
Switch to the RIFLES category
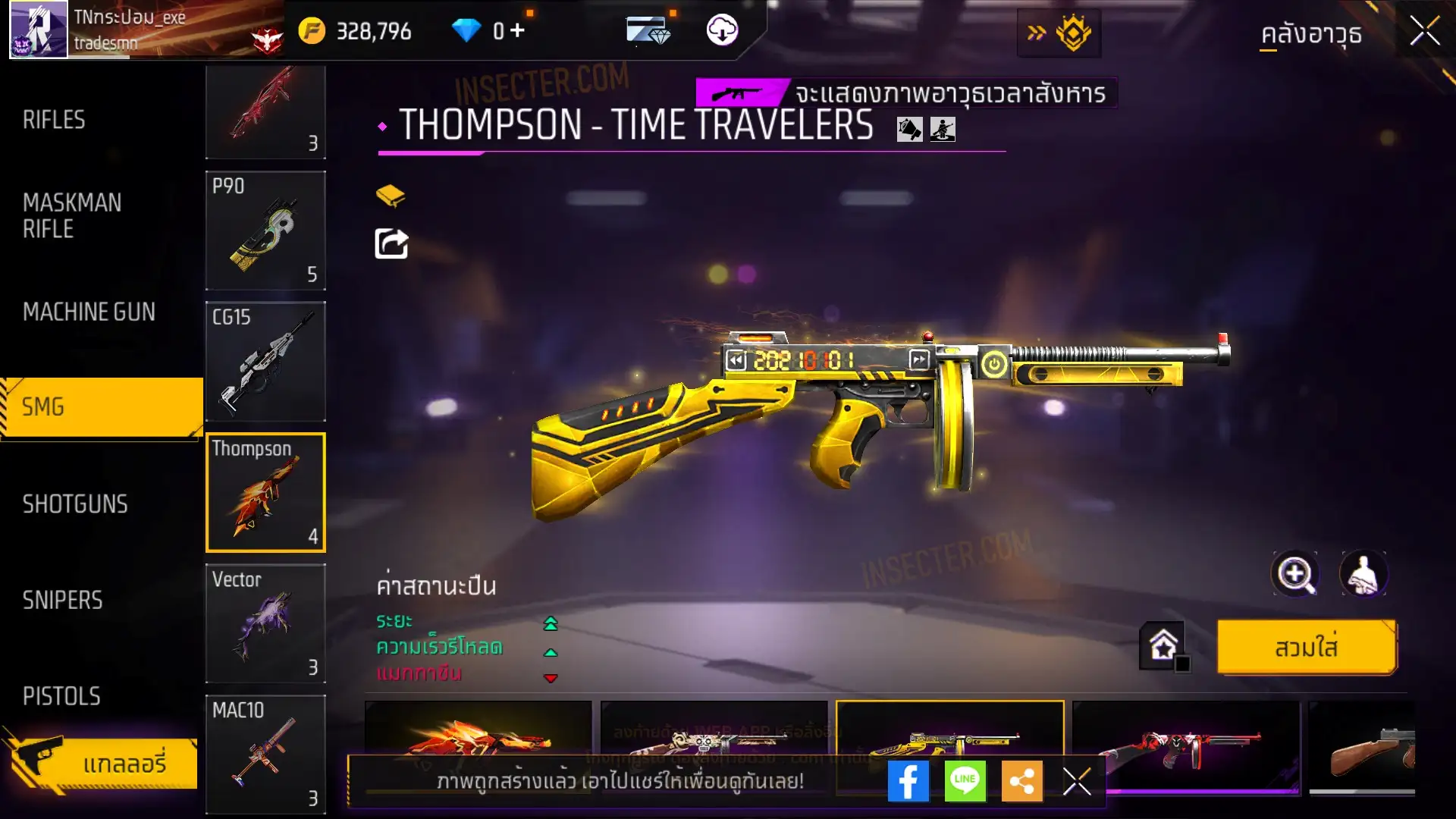(54, 120)
